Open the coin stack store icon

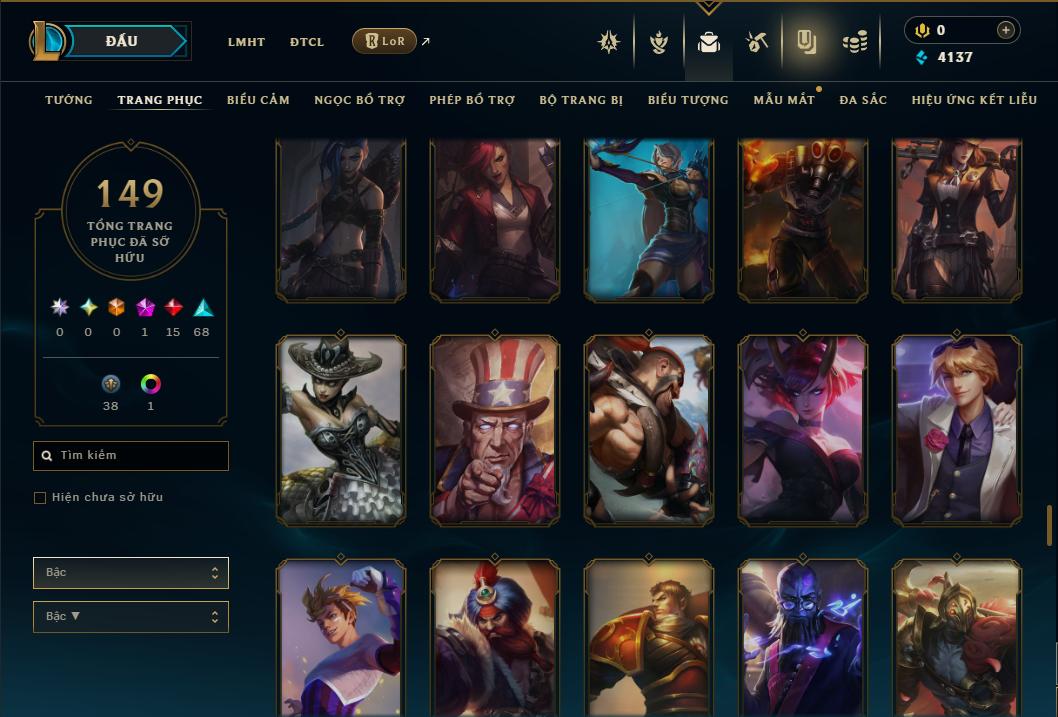853,42
